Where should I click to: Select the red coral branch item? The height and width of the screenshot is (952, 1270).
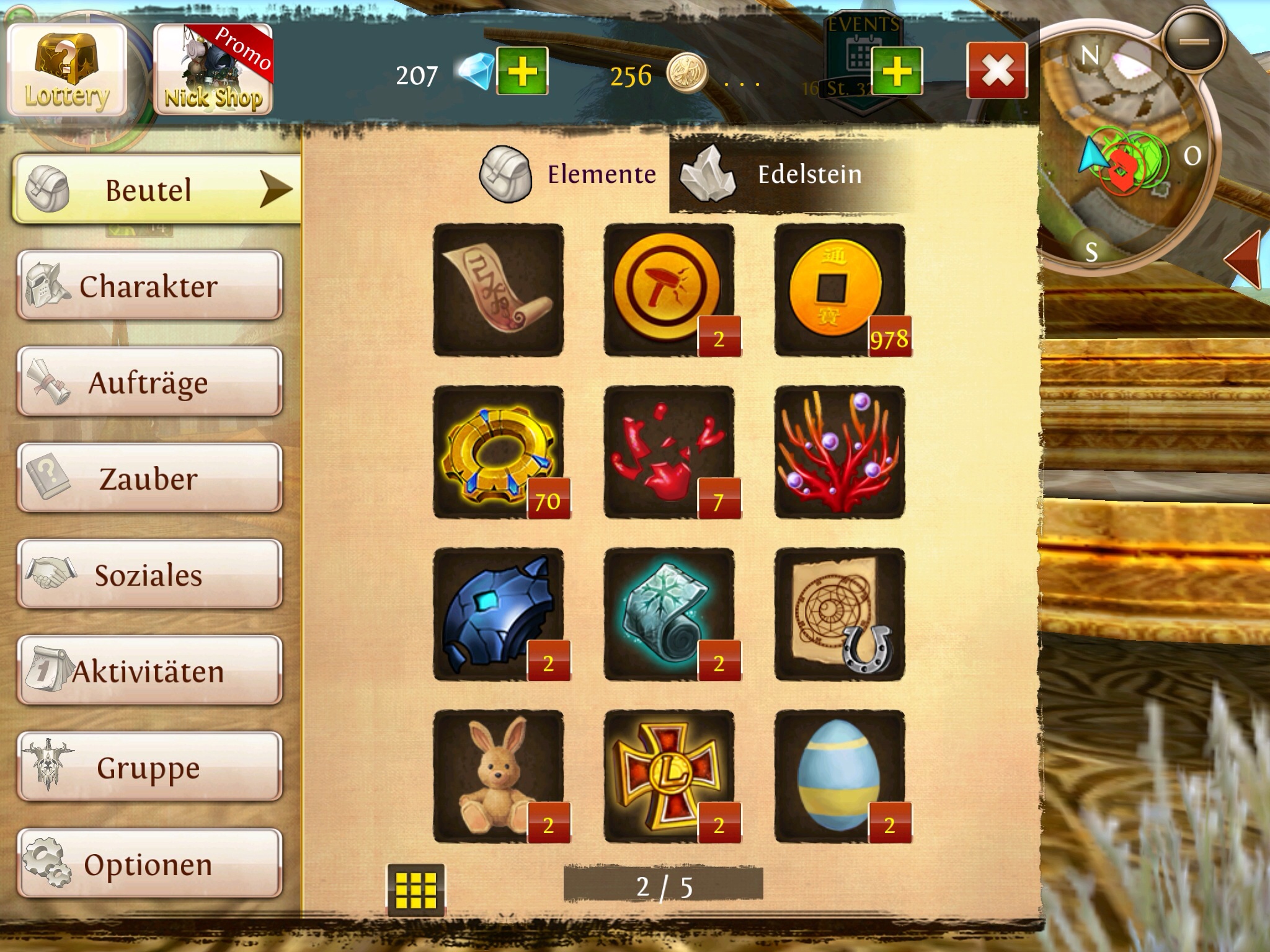point(840,452)
